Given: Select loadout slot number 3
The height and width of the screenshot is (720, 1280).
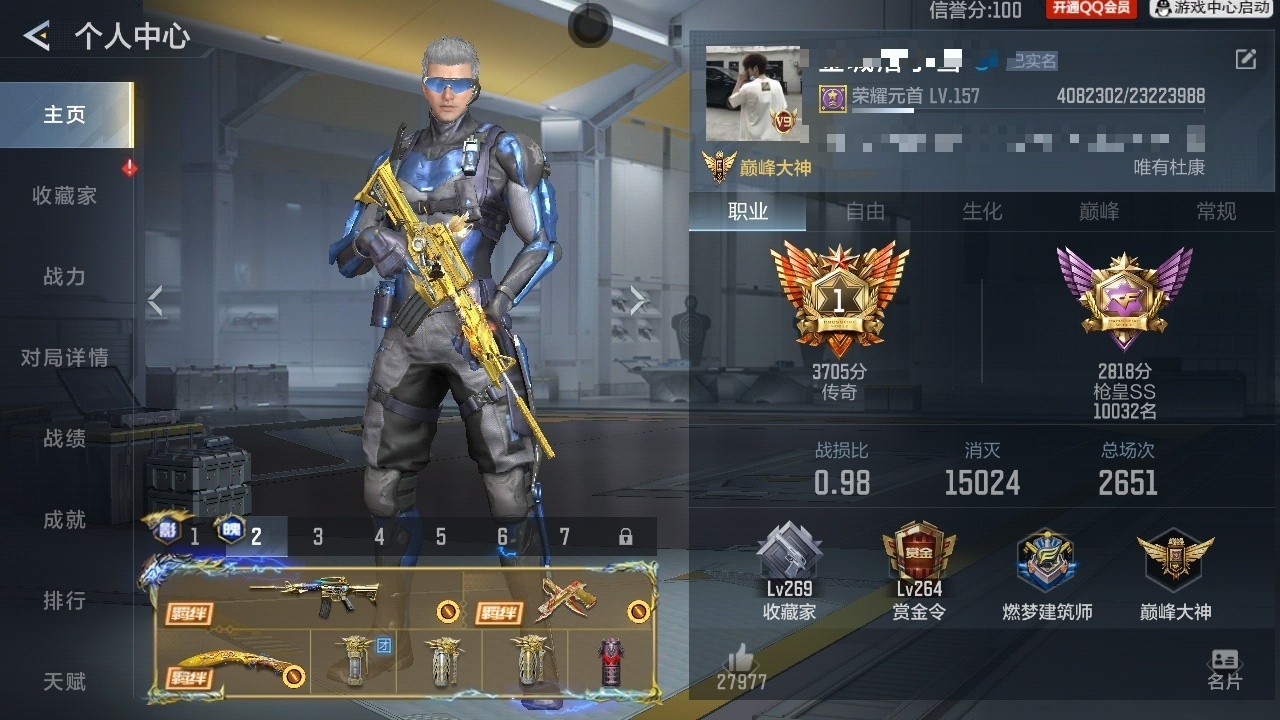Looking at the screenshot, I should 318,537.
